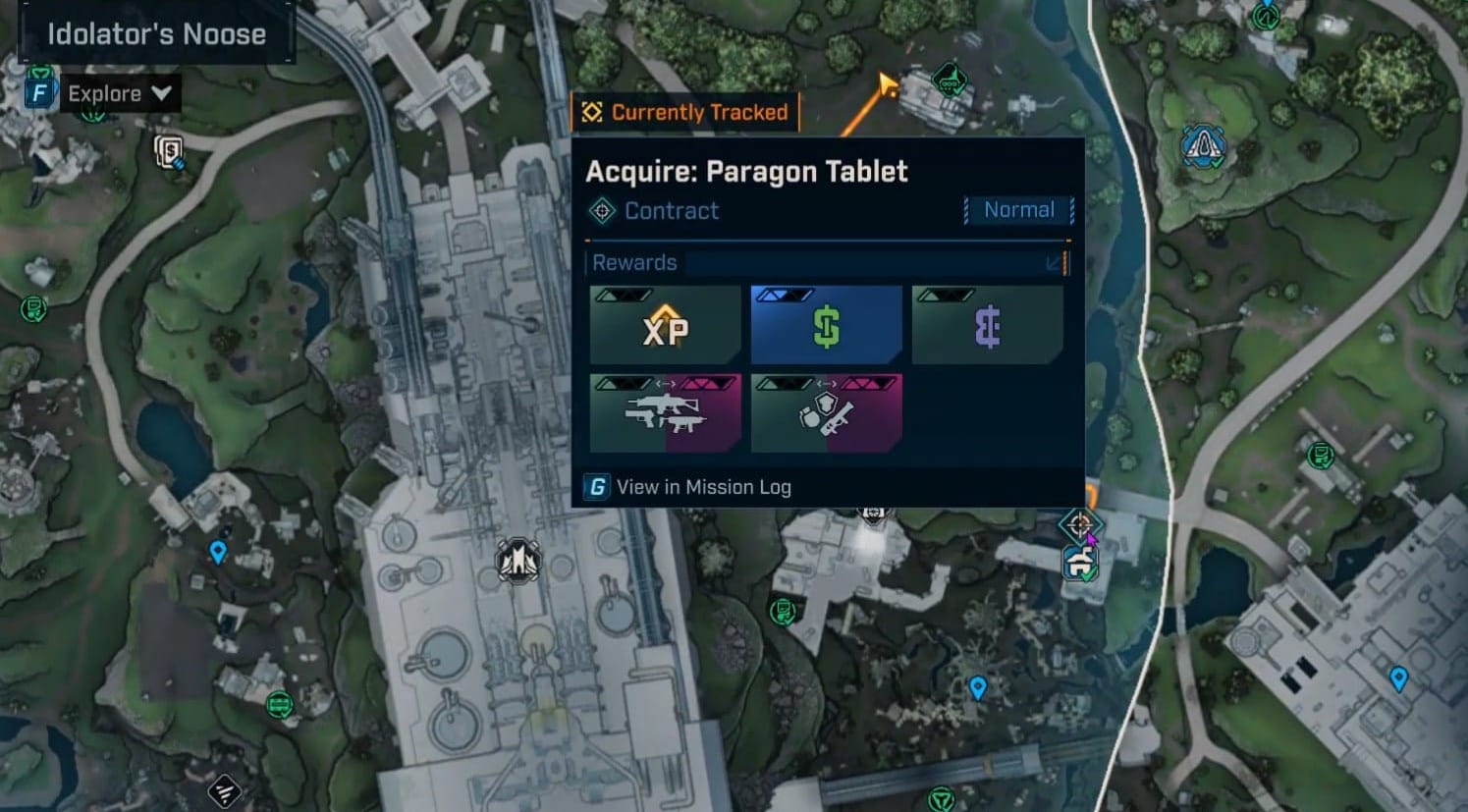Select the white crossed-emblem marker on the facility
Viewport: 1468px width, 812px height.
coord(517,562)
